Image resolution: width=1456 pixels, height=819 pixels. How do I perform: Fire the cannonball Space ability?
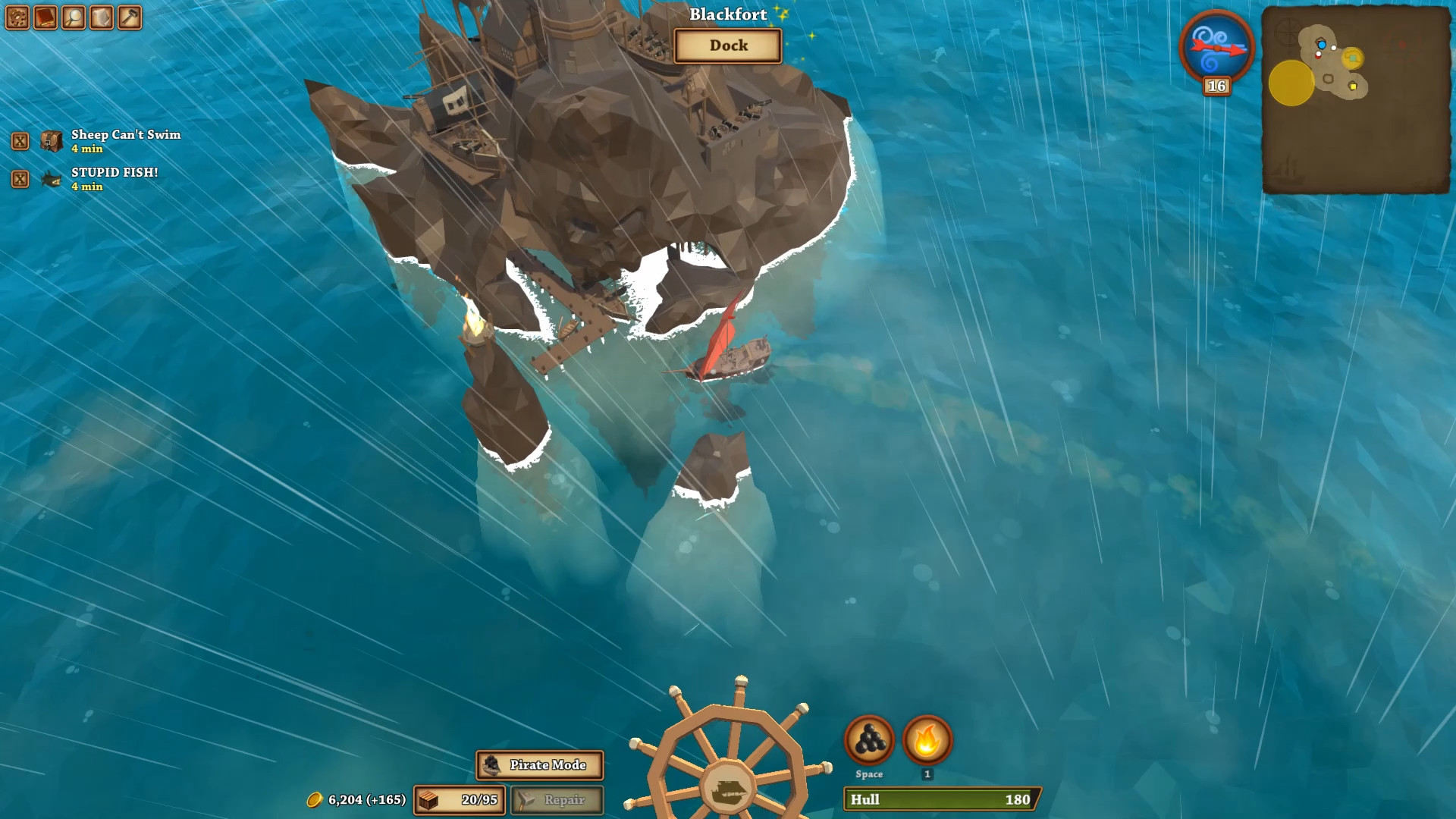point(868,739)
